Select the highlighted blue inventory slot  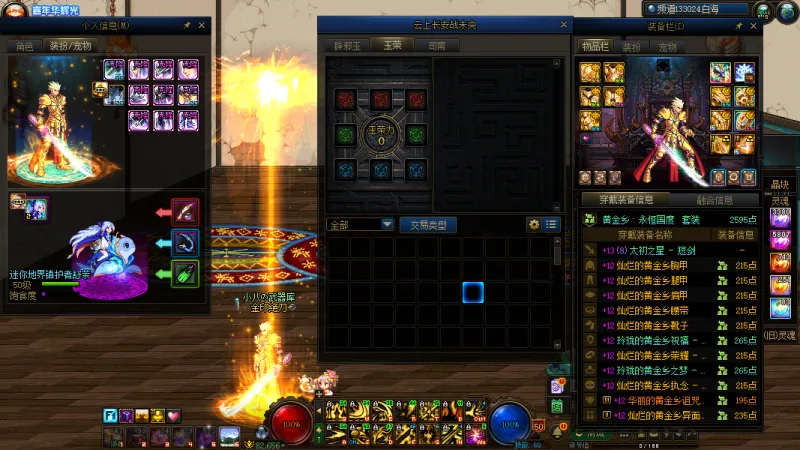tap(473, 292)
